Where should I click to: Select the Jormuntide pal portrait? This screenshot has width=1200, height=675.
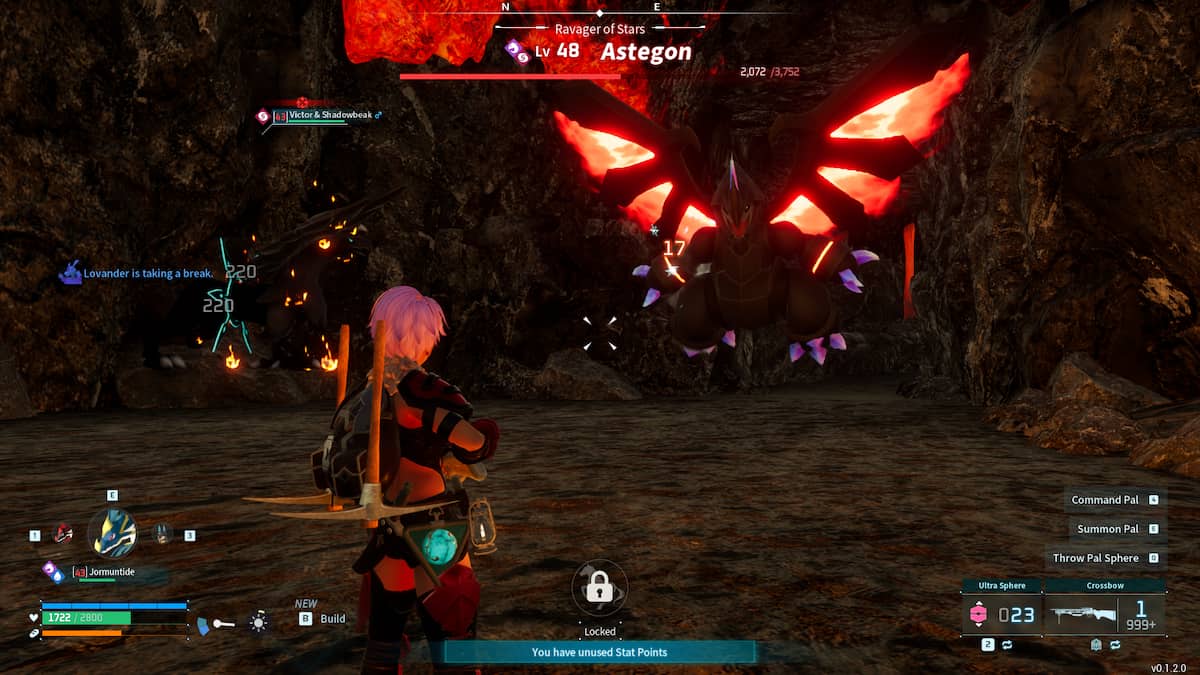tap(112, 532)
